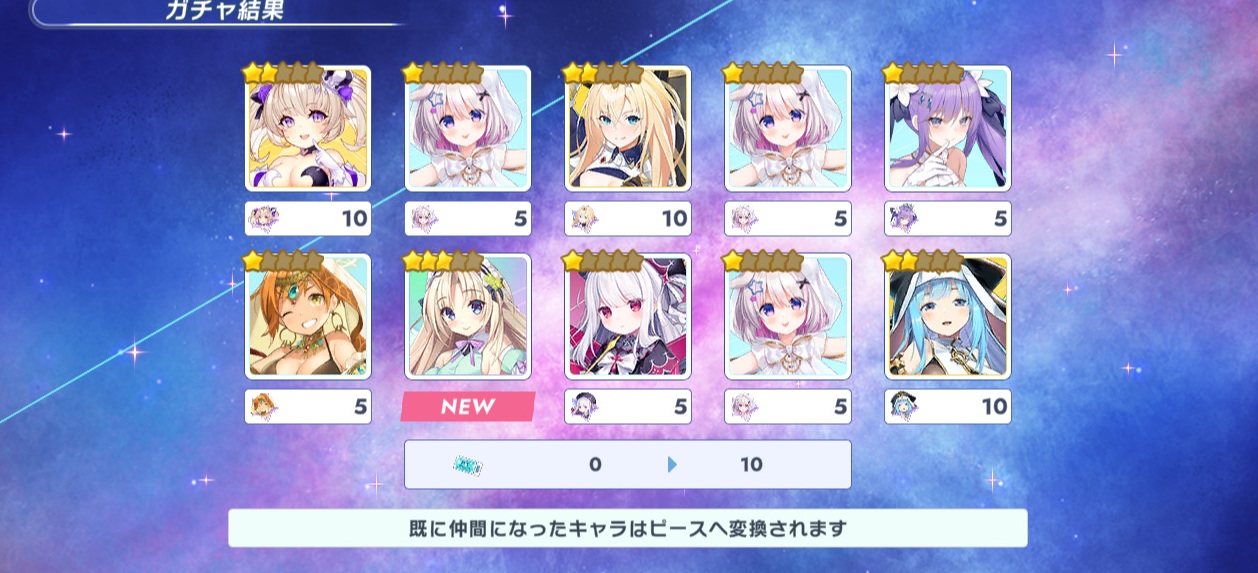Select the white-haired red-eyed girl card
This screenshot has height=573, width=1258.
coord(628,317)
